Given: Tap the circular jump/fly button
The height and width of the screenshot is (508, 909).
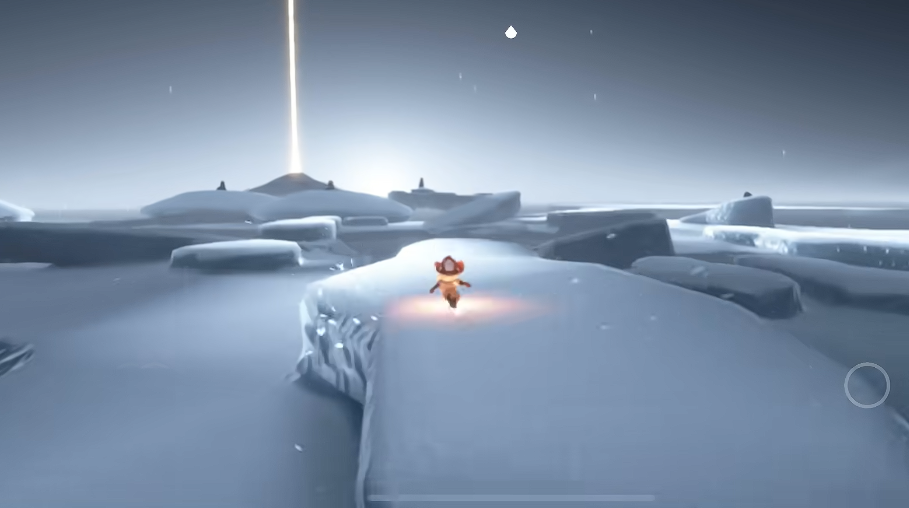Looking at the screenshot, I should (x=866, y=385).
